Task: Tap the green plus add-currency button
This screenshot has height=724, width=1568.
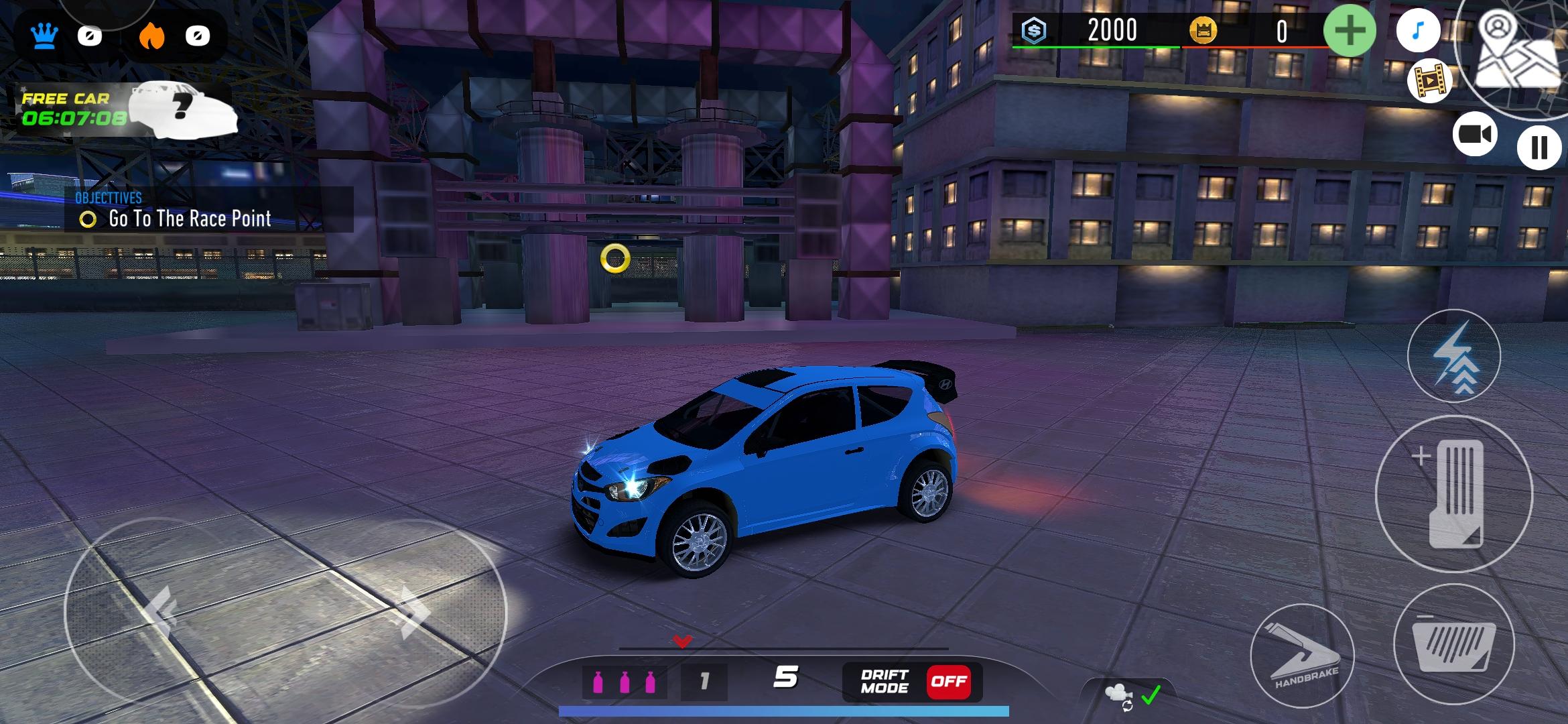Action: [x=1350, y=31]
